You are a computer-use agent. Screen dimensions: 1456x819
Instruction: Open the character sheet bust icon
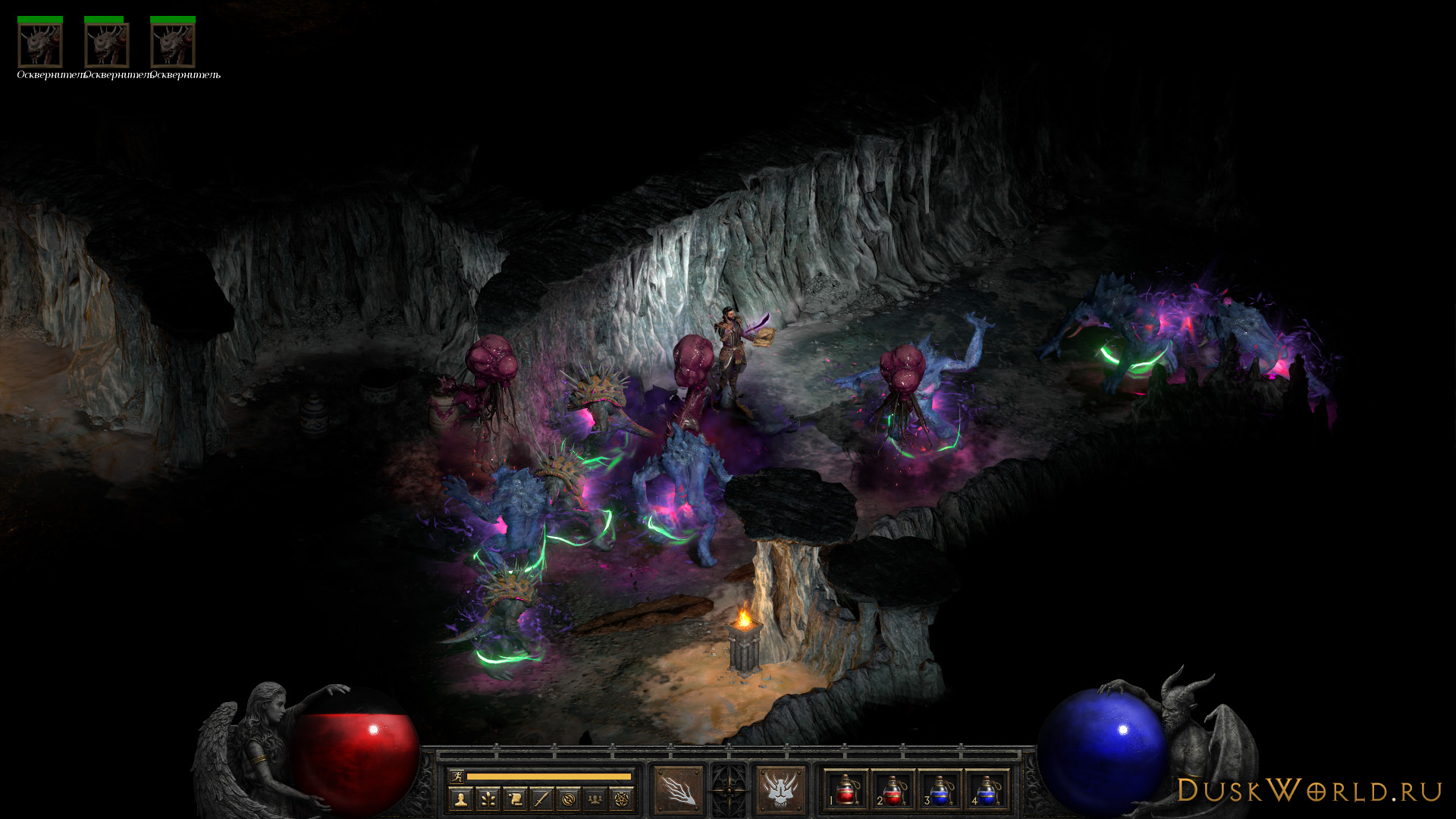[460, 799]
